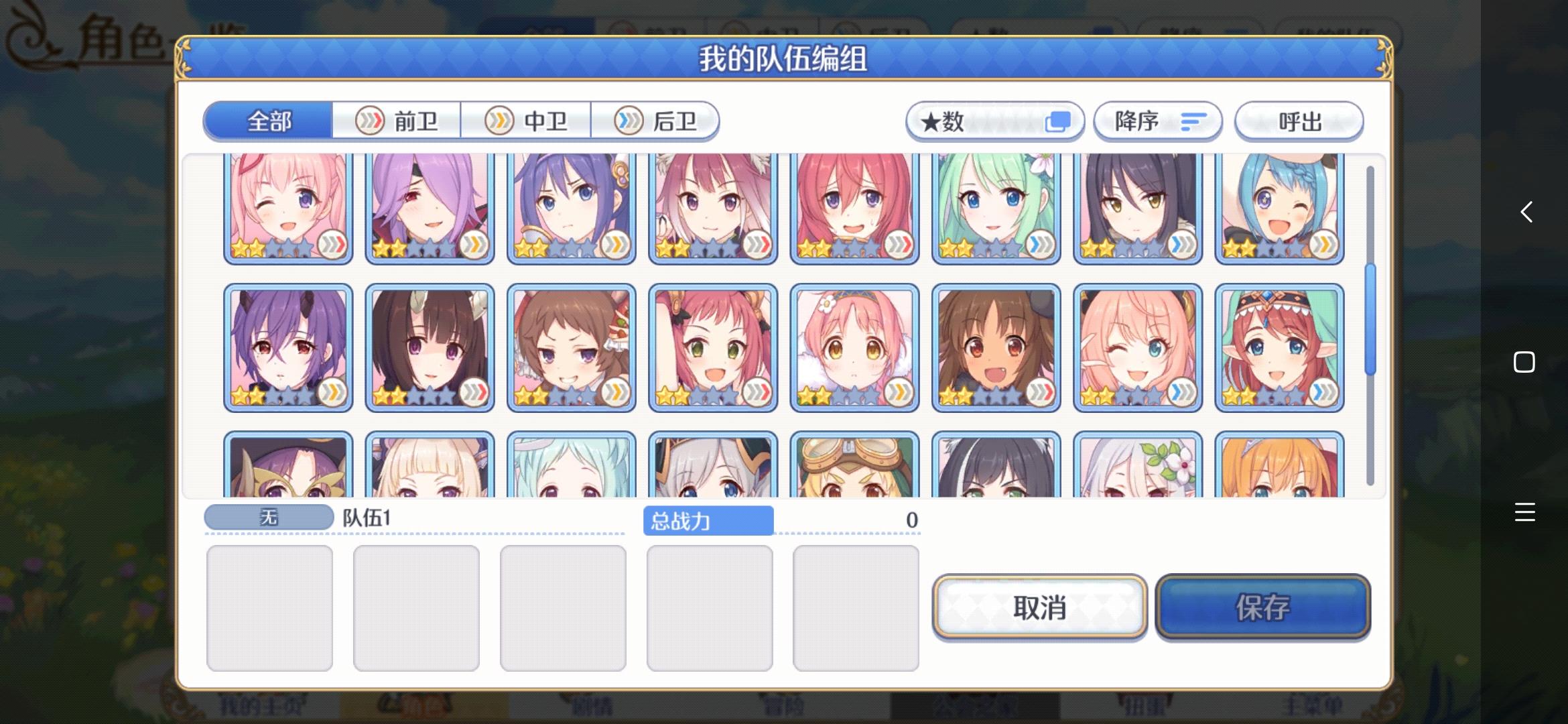Viewport: 1568px width, 724px height.
Task: Click the blue chevron icon on 后卫 tab
Action: click(x=627, y=121)
